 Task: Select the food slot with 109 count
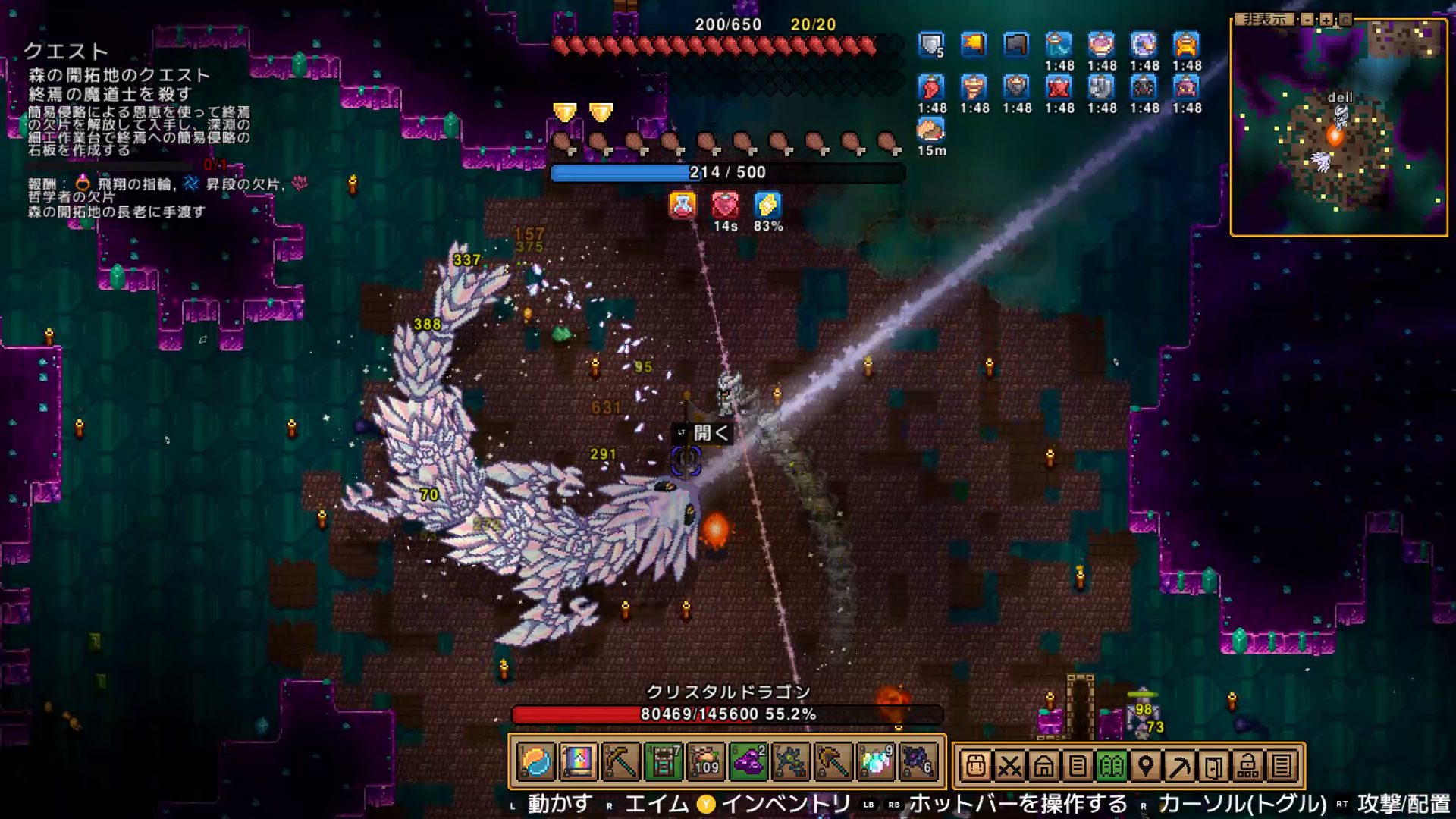705,762
